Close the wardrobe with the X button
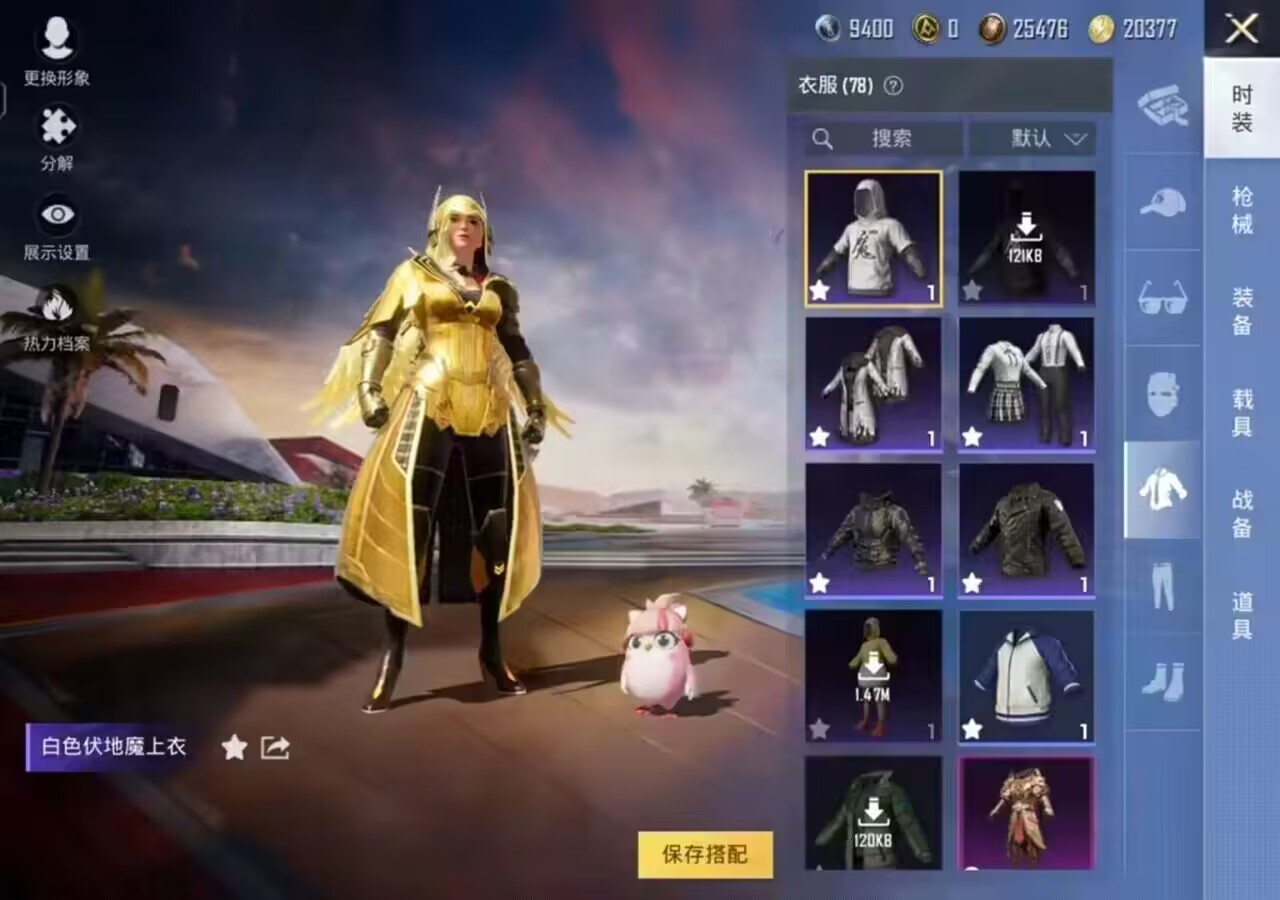The image size is (1280, 900). tap(1241, 29)
